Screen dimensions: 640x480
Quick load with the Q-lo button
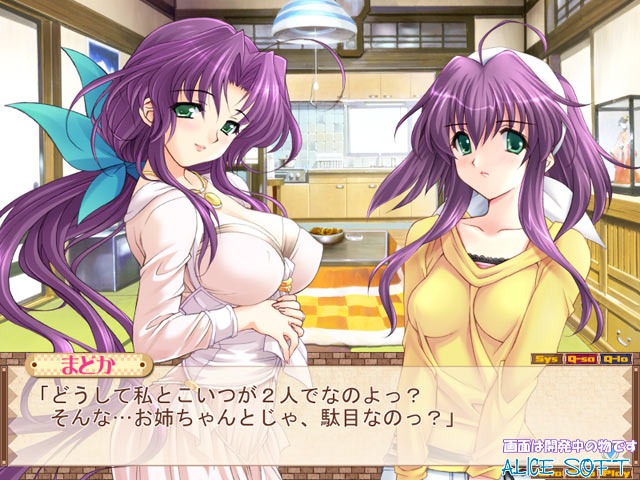614,358
